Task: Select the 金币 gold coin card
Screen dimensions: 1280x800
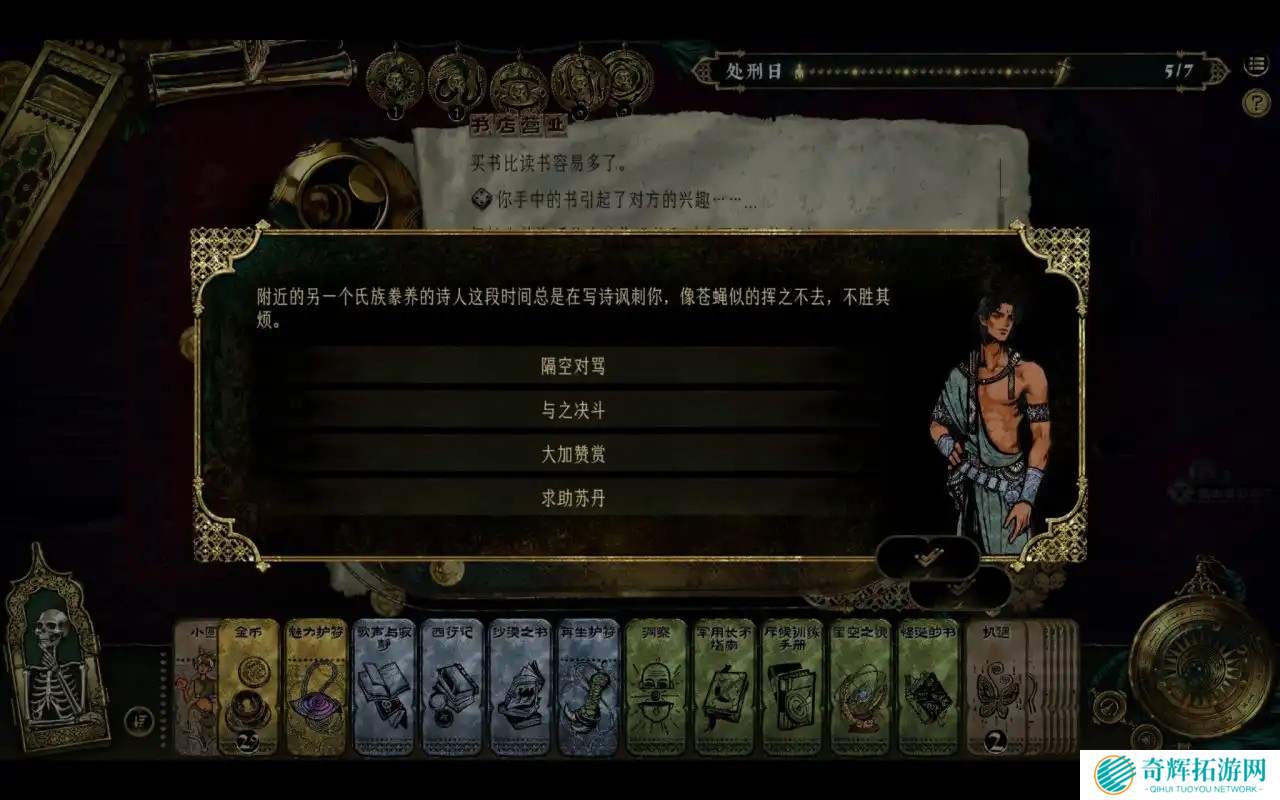Action: (248, 687)
